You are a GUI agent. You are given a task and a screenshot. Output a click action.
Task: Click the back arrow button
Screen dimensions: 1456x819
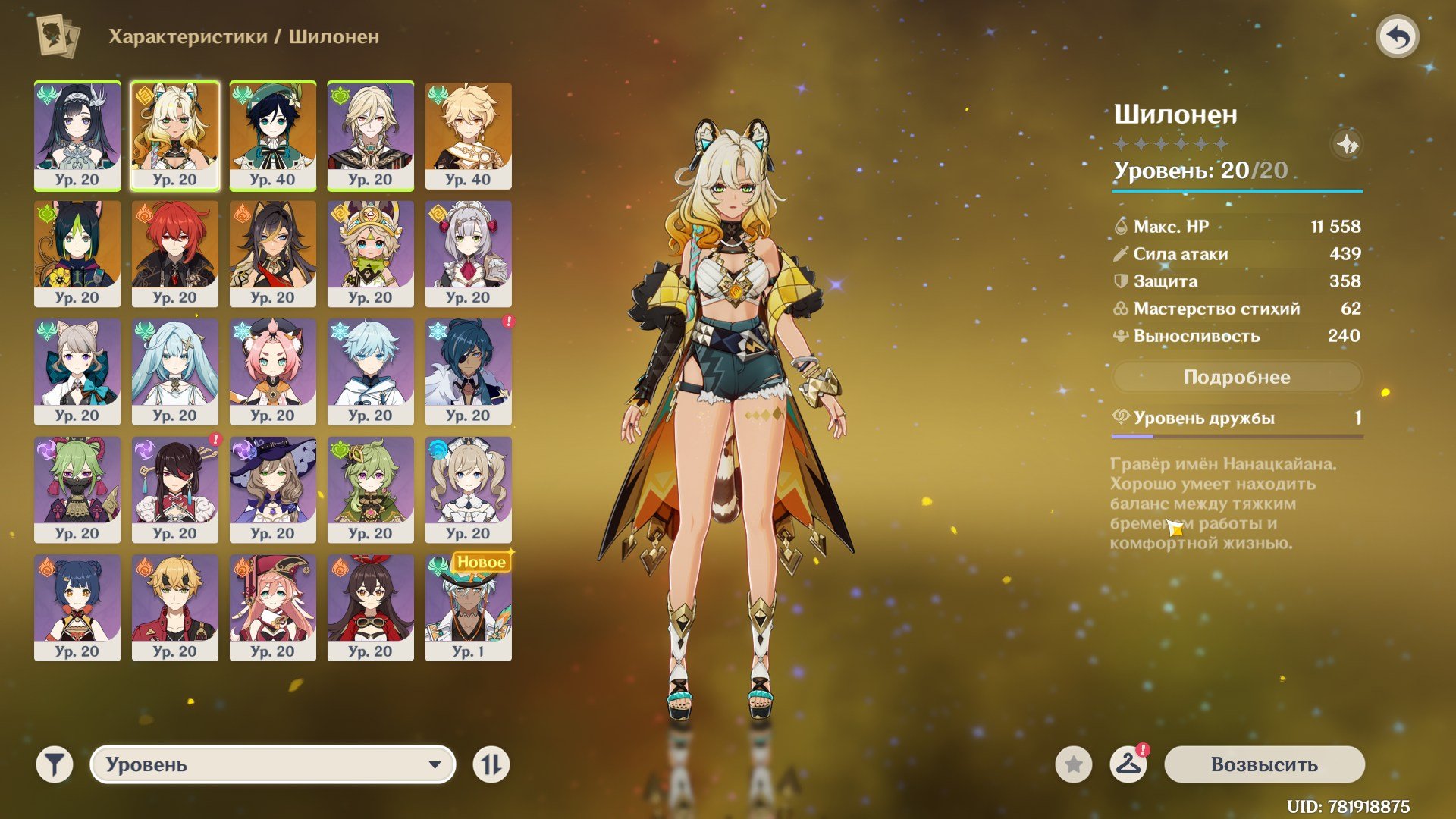click(x=1397, y=37)
